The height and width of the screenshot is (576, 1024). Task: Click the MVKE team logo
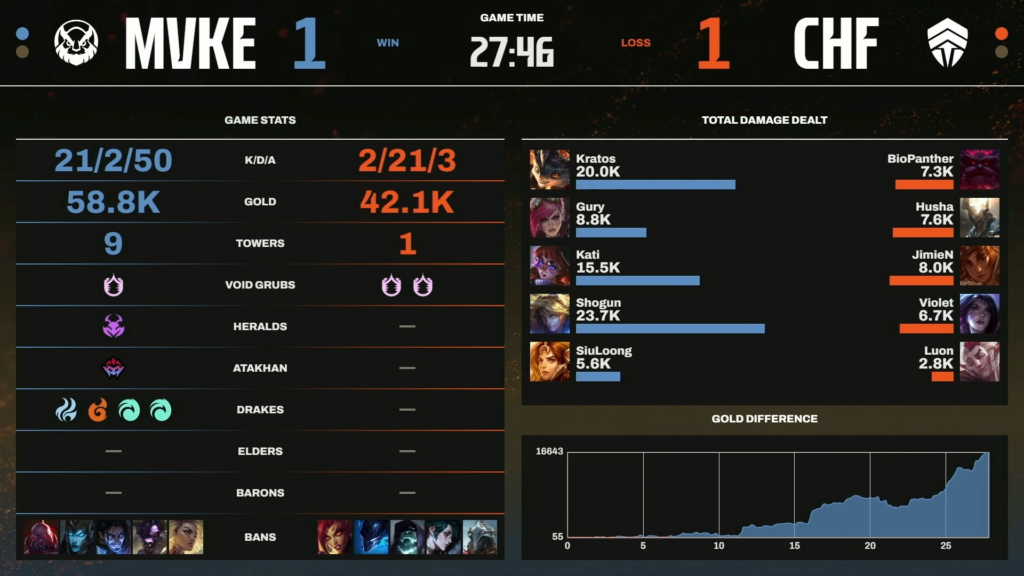75,43
